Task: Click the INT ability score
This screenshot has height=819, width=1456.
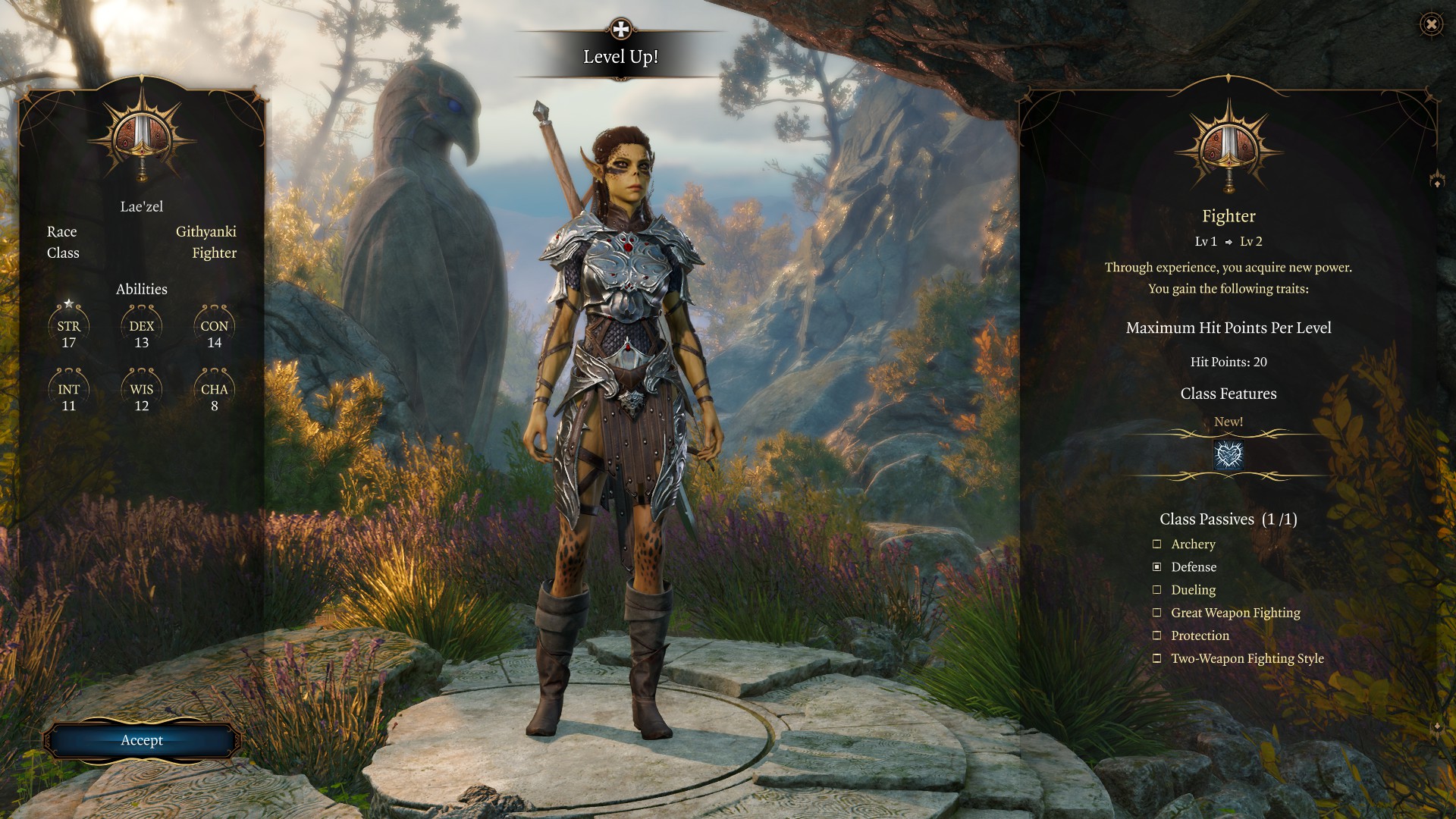Action: (x=69, y=396)
